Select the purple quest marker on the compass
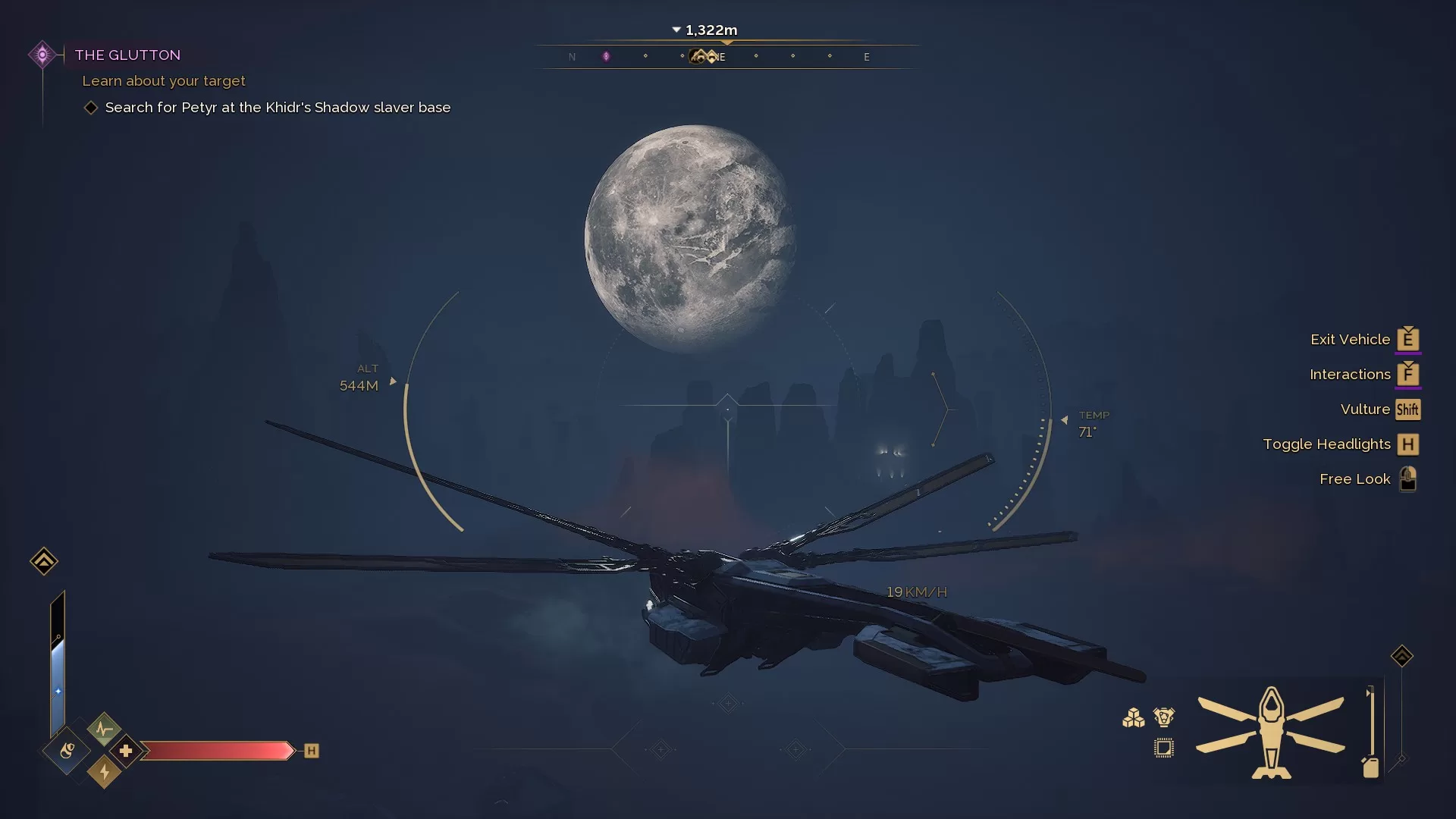Screen dimensions: 1456x819 tap(606, 56)
